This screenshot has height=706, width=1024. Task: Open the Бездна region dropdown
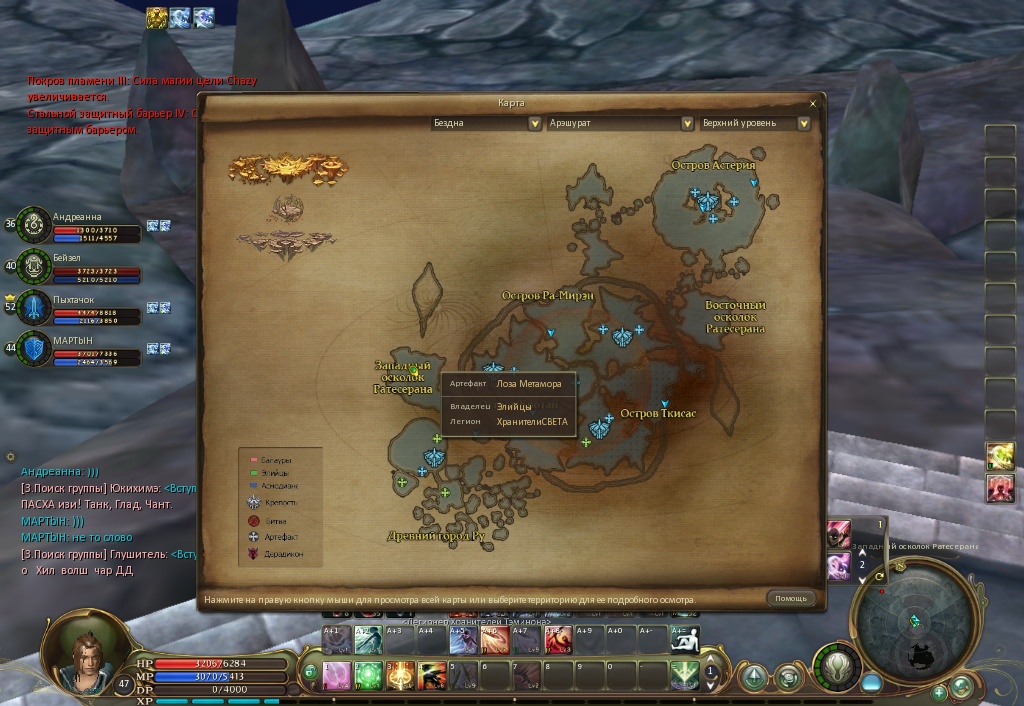[534, 124]
